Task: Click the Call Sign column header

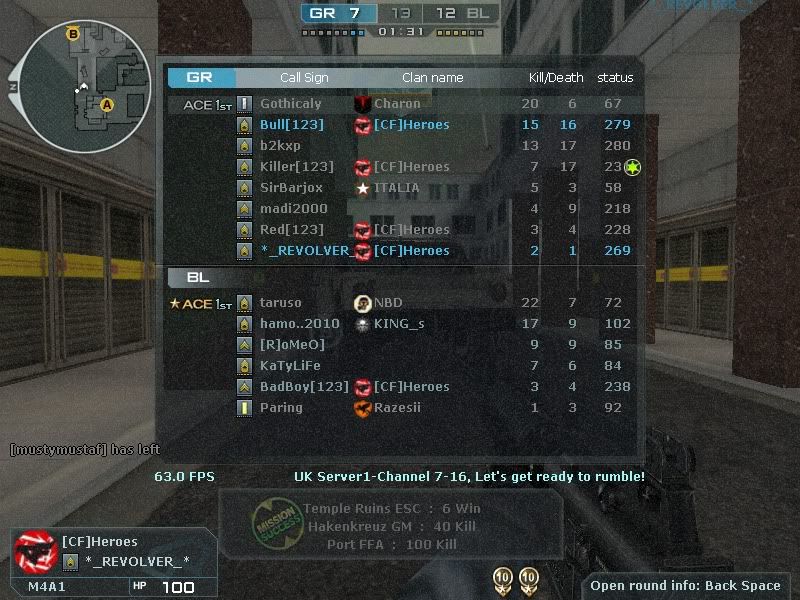Action: tap(304, 78)
